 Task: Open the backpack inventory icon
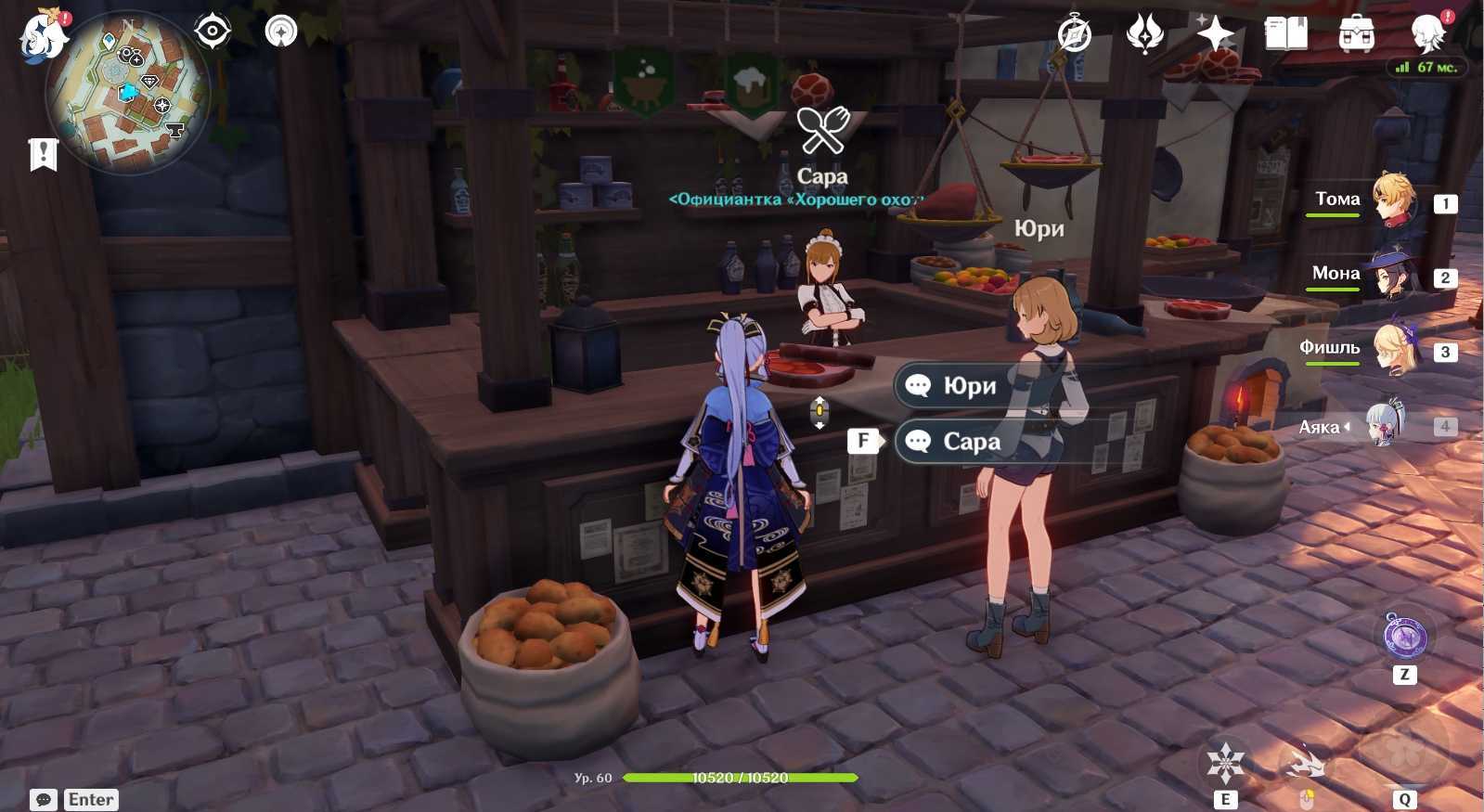[1356, 34]
